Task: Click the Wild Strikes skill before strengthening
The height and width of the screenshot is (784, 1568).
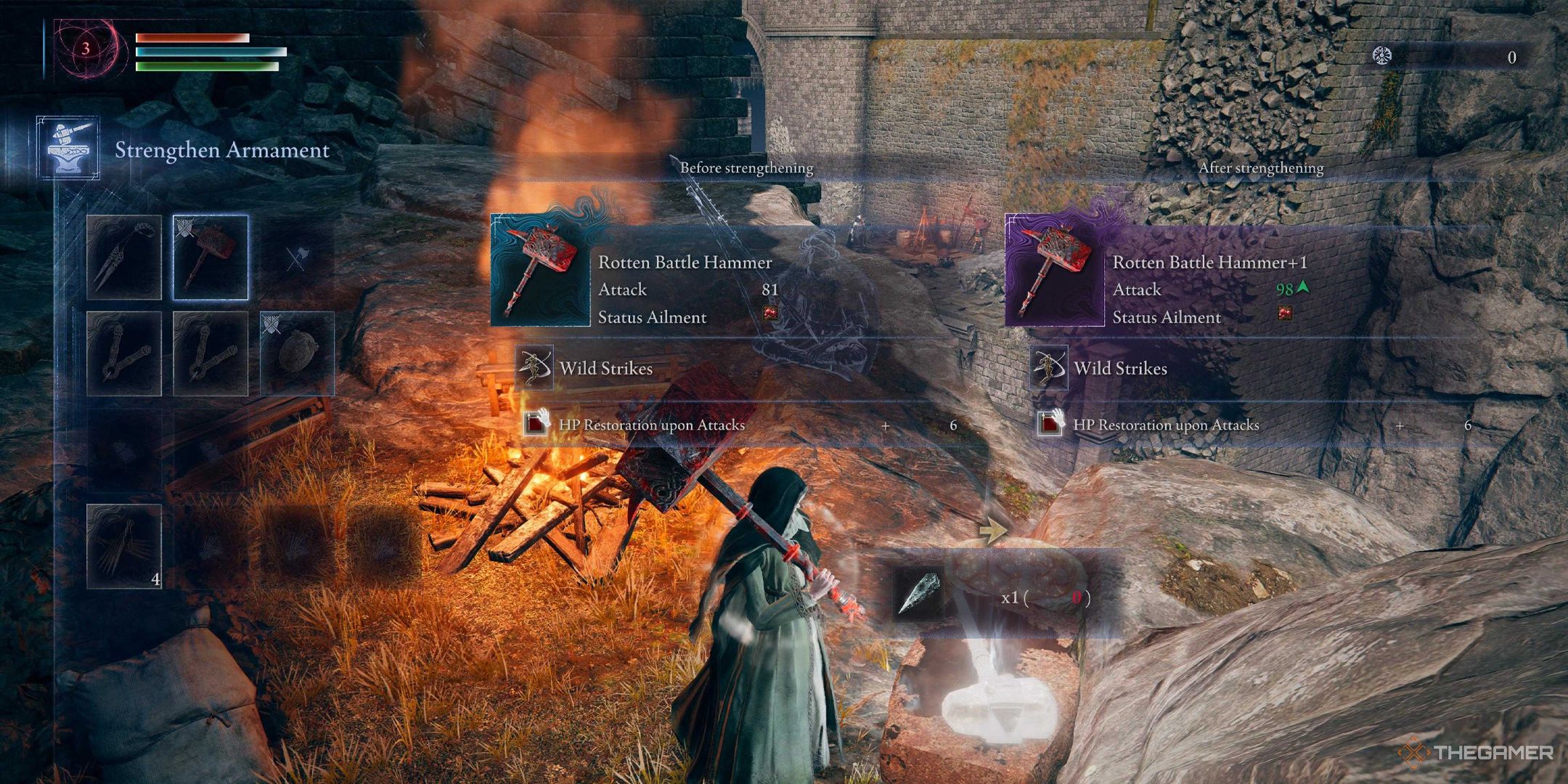Action: point(605,368)
